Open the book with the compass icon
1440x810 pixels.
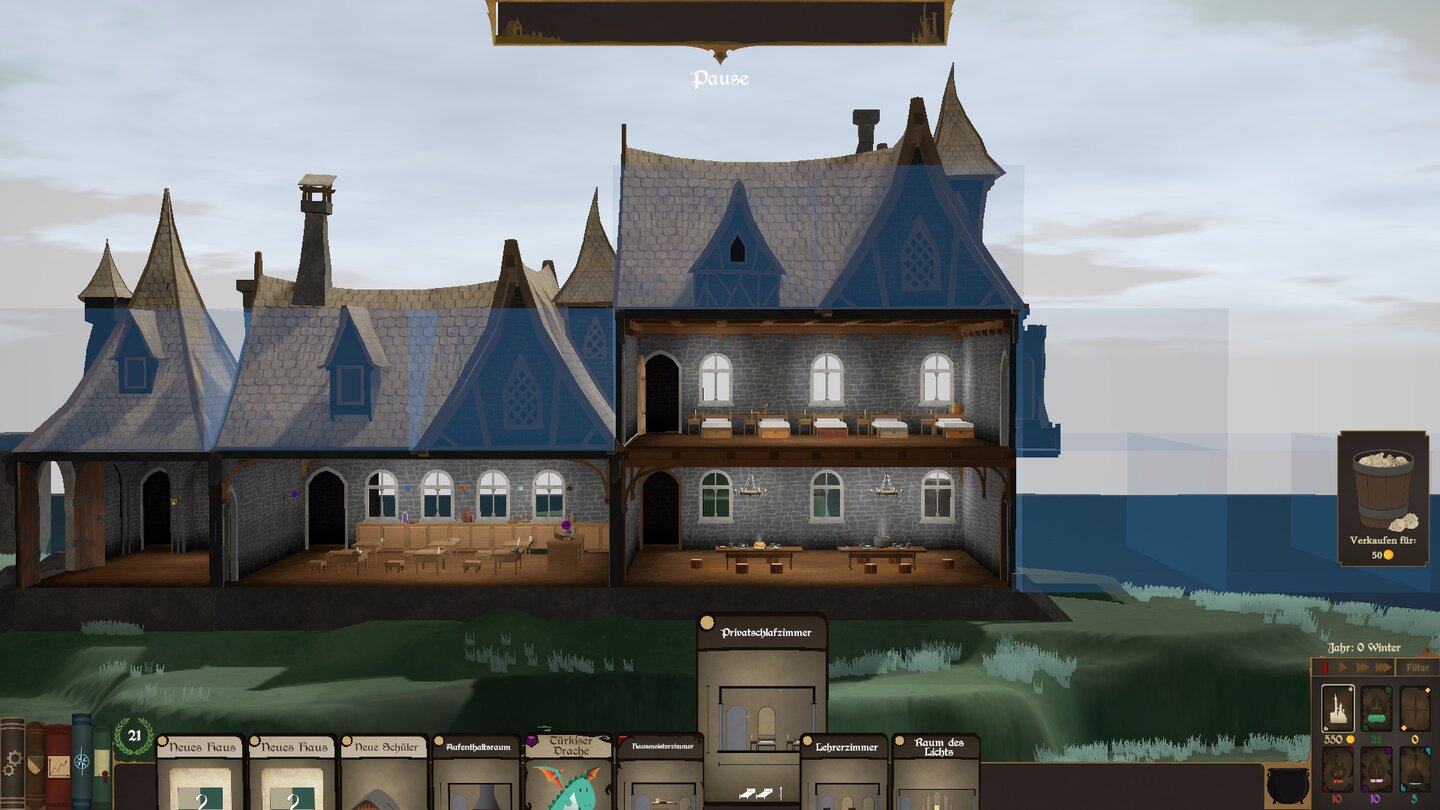(x=82, y=760)
